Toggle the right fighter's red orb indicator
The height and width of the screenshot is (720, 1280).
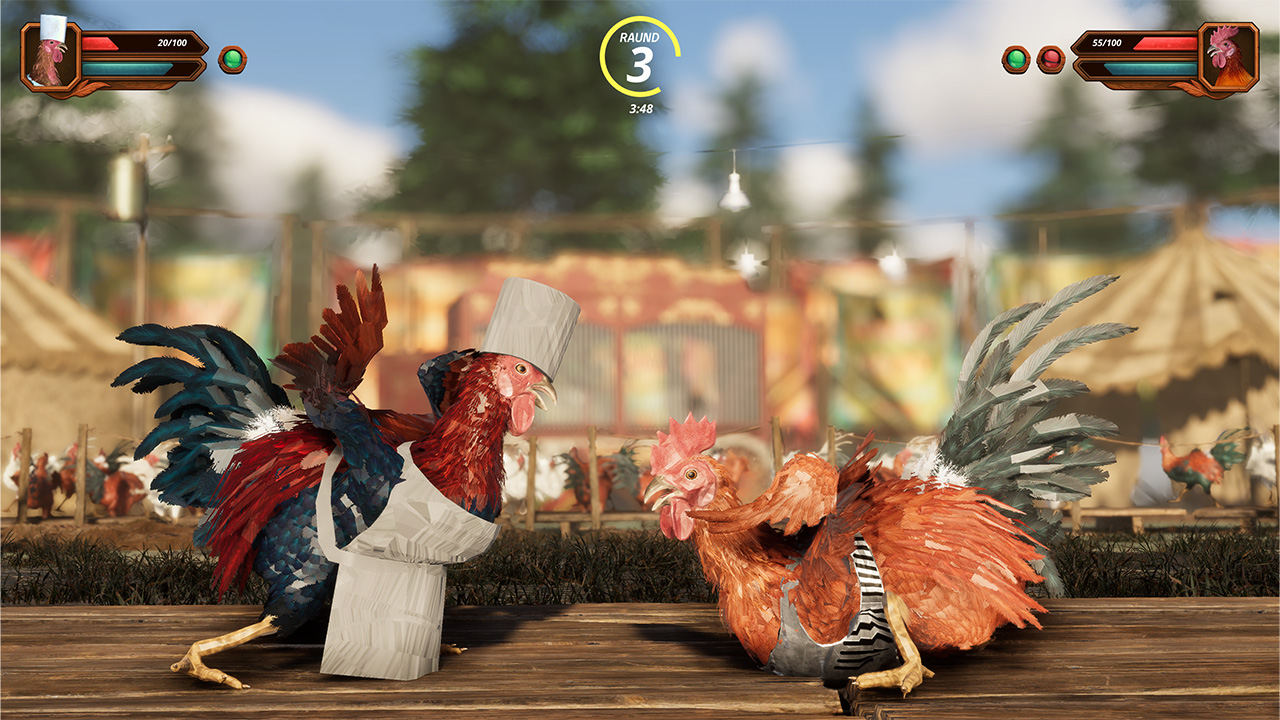1052,60
